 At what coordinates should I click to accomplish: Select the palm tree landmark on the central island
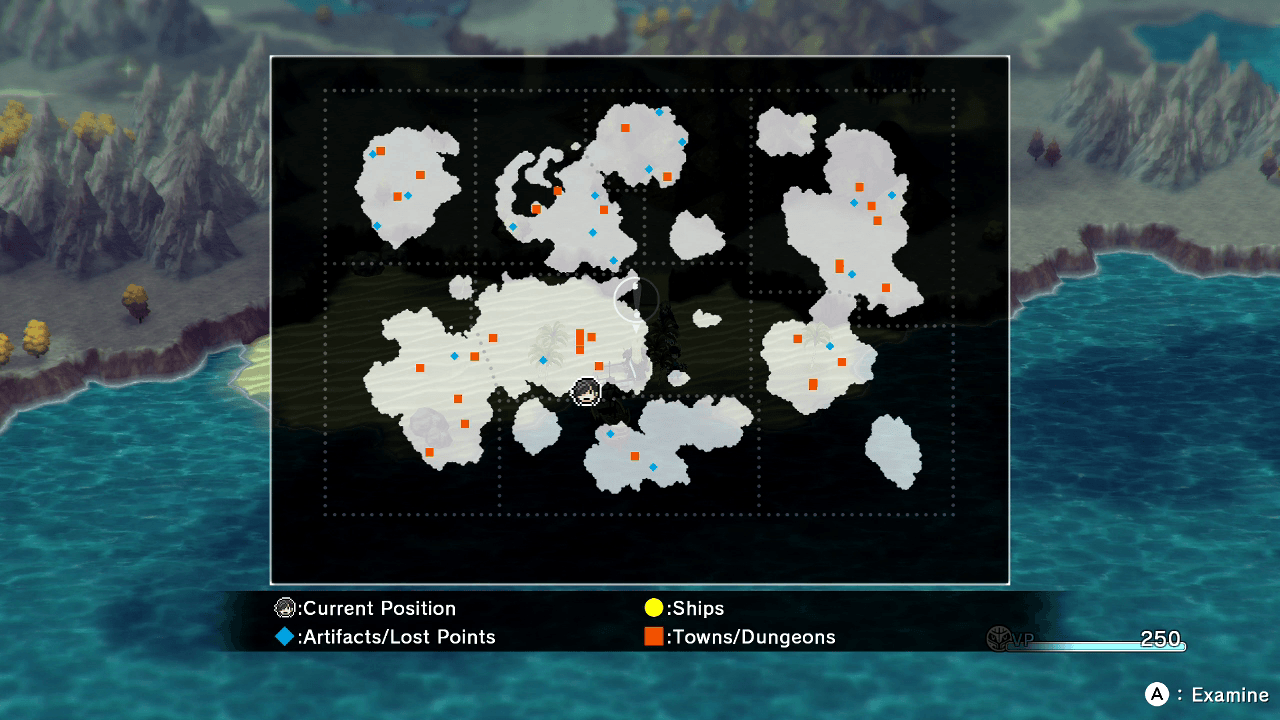tap(548, 342)
